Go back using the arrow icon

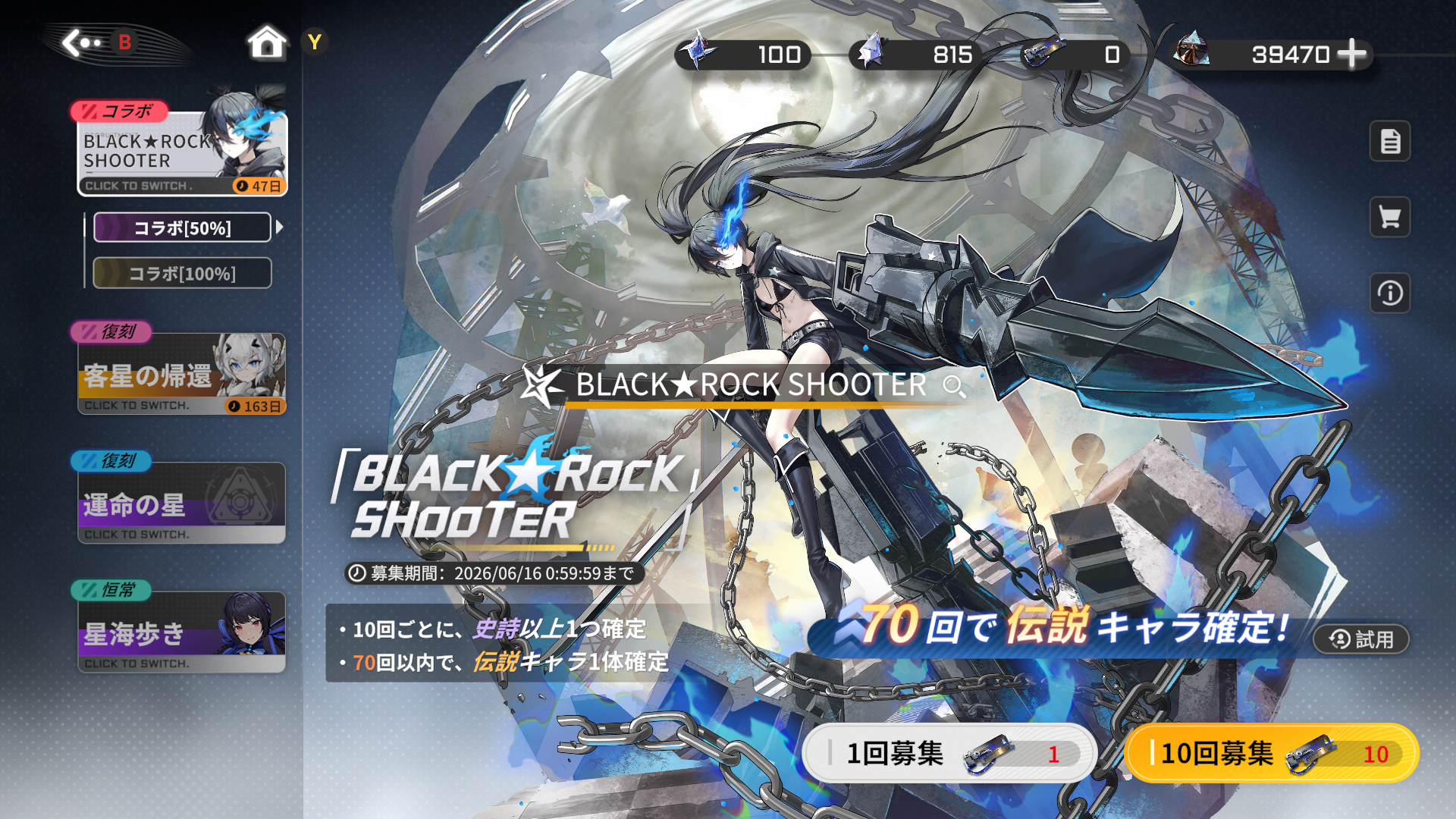point(83,43)
